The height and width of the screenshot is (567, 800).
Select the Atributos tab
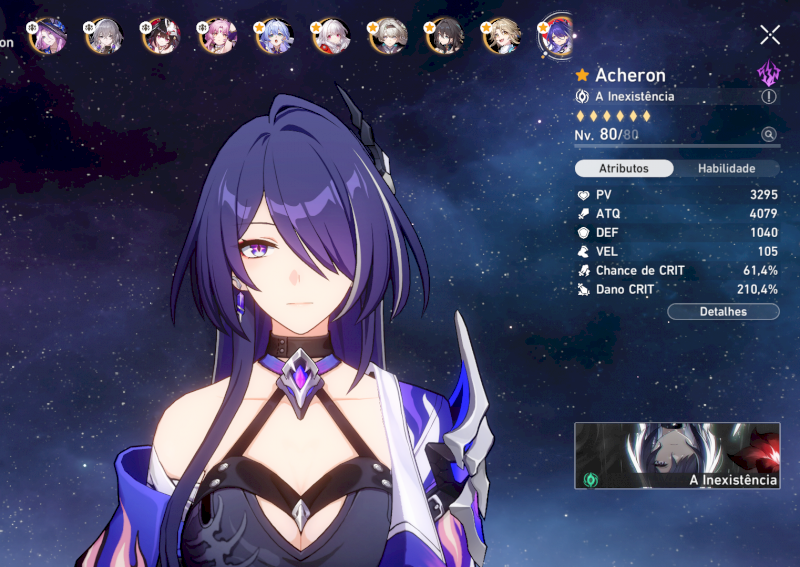624,169
